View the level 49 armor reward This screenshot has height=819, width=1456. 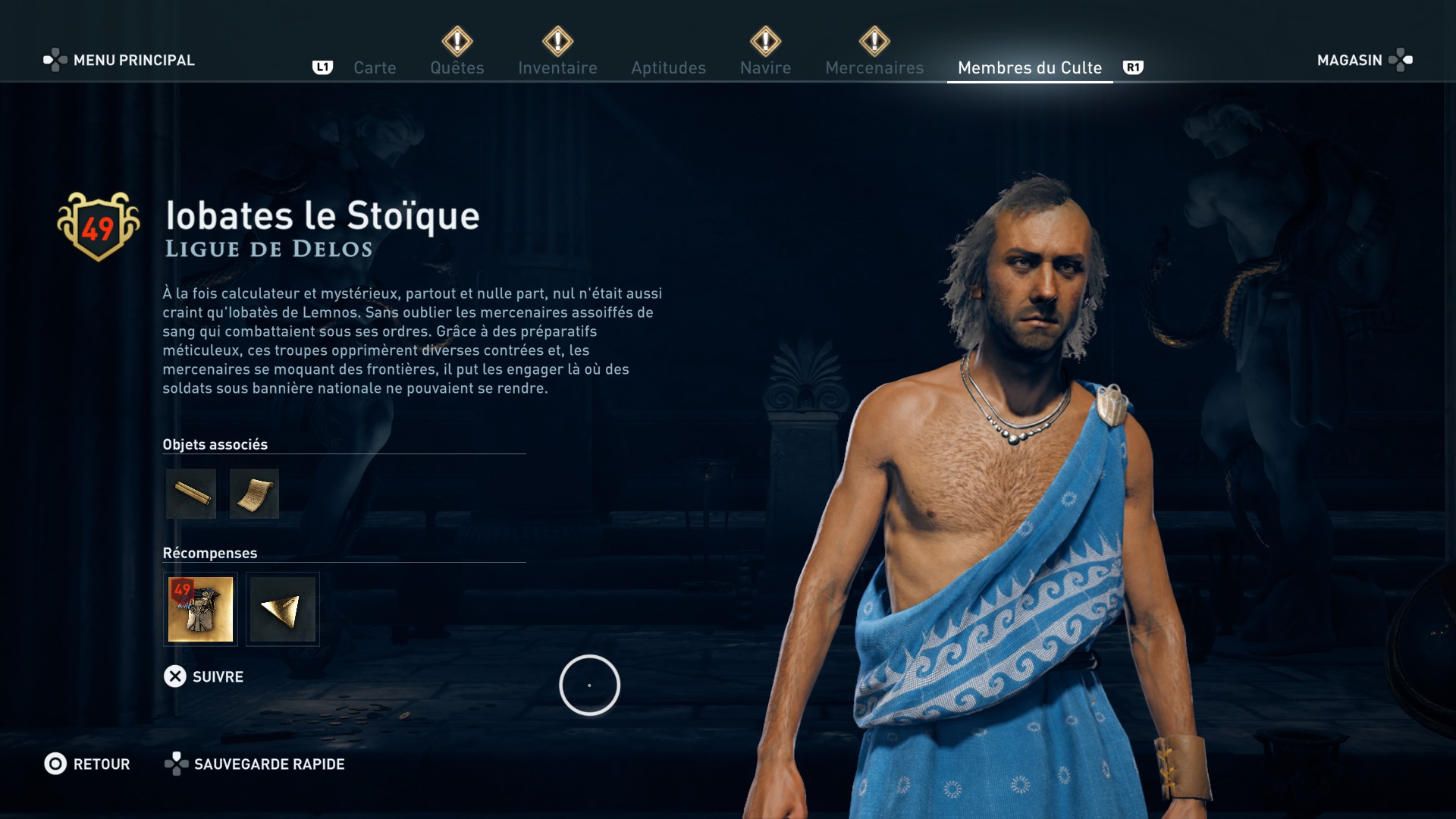point(200,609)
